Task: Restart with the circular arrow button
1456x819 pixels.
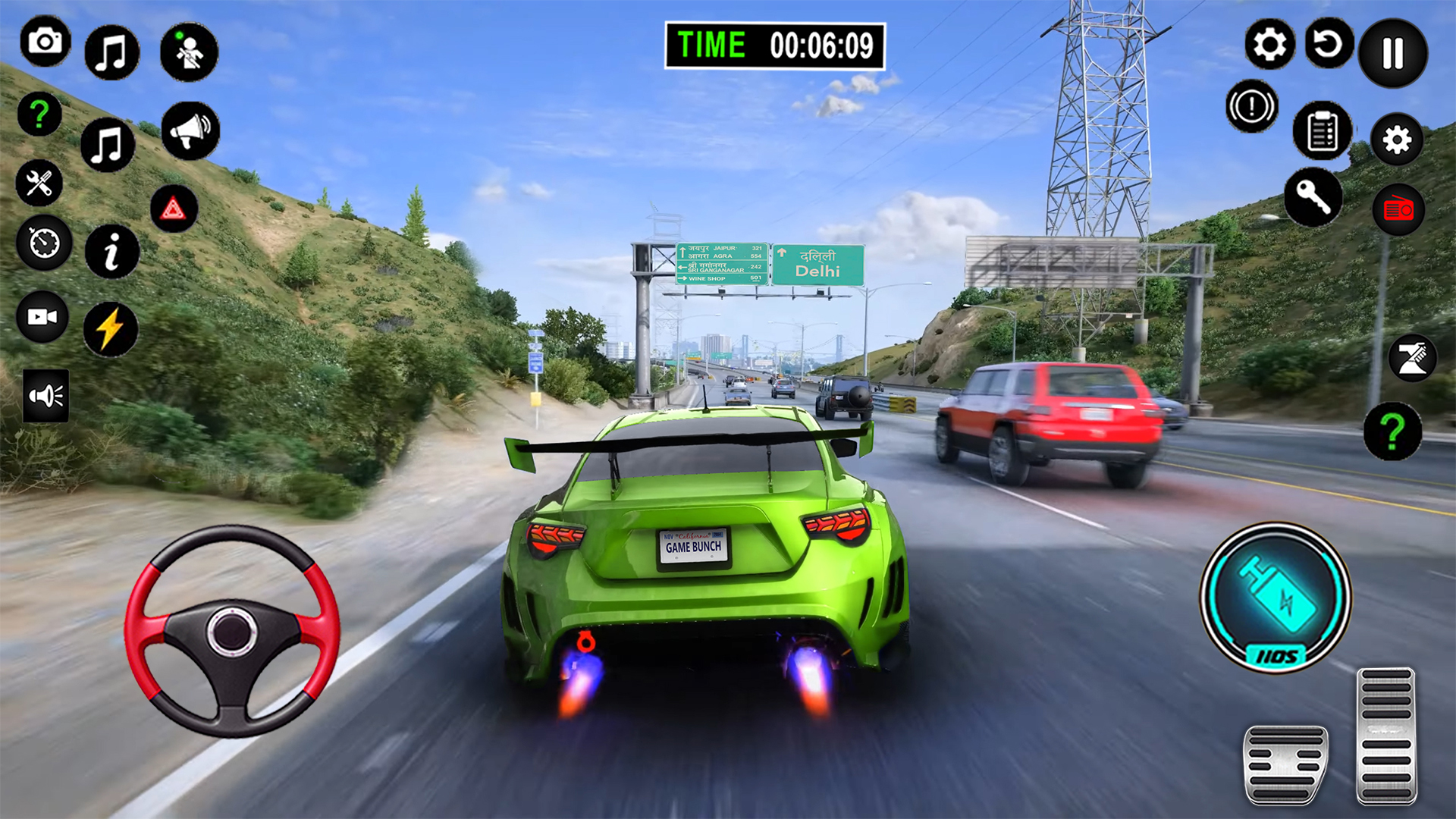Action: point(1329,44)
